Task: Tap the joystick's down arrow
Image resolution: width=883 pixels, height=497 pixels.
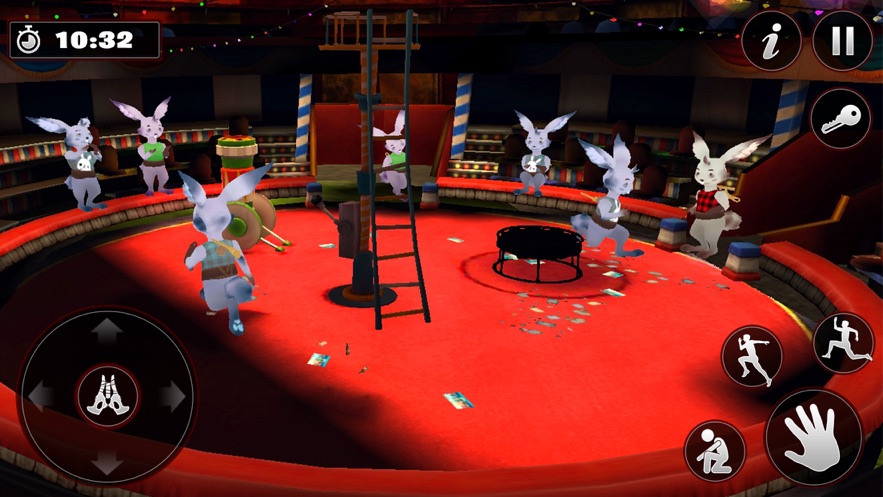Action: point(107,463)
